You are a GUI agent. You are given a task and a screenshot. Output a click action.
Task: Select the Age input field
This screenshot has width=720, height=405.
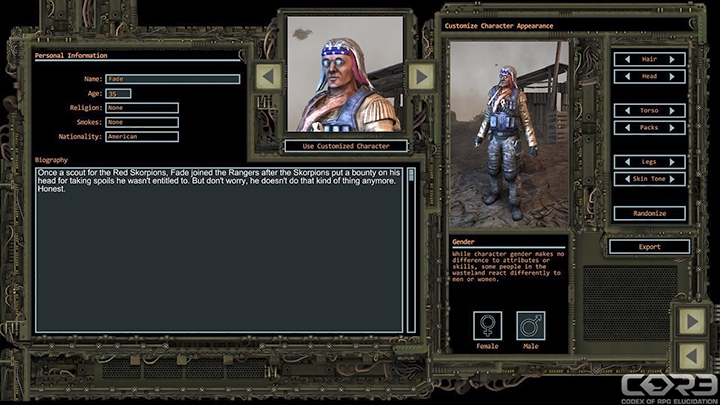(x=118, y=93)
